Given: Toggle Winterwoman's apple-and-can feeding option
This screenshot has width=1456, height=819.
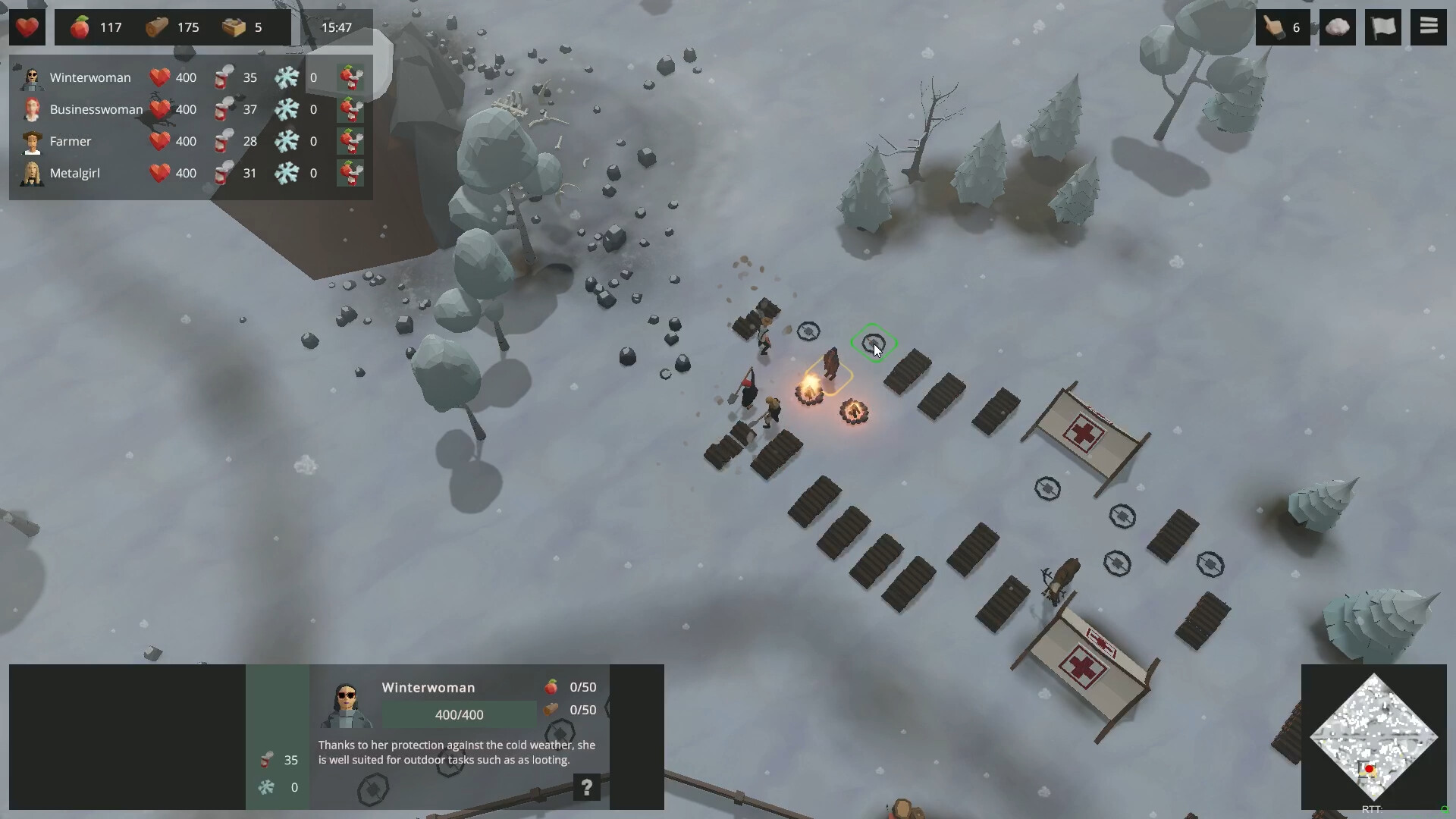Looking at the screenshot, I should 350,77.
